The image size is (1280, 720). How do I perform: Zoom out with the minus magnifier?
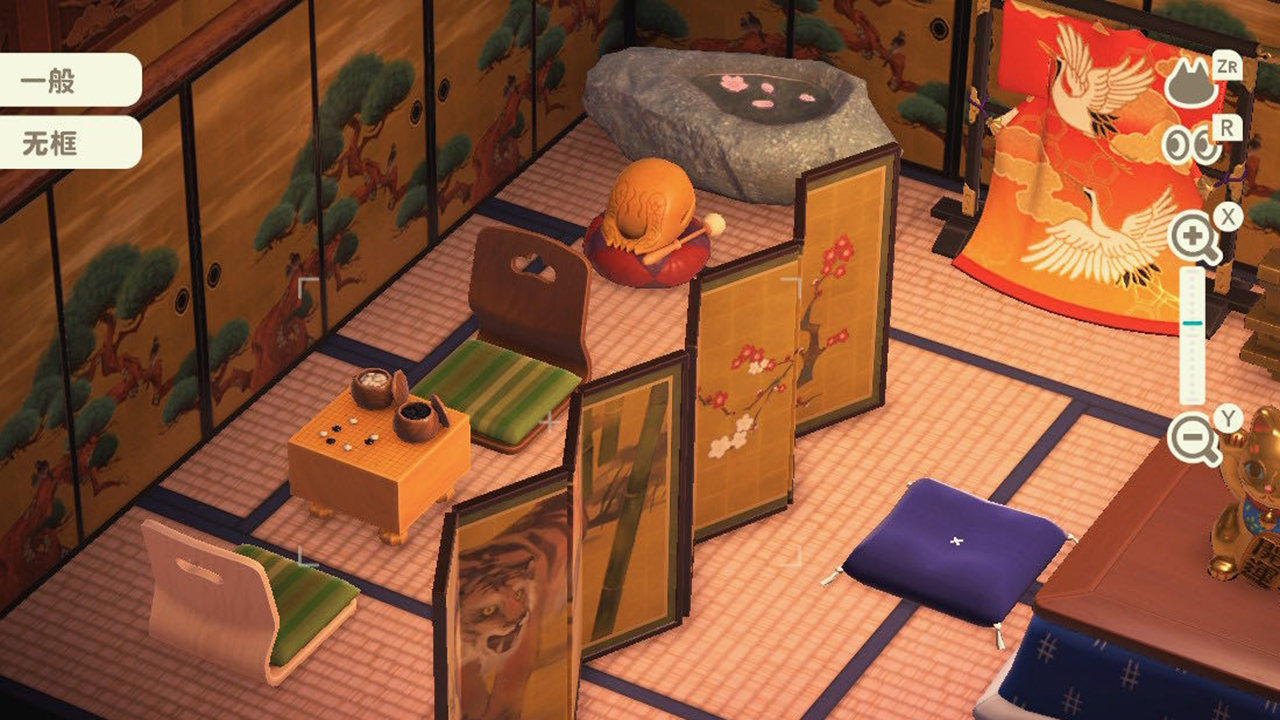1193,439
